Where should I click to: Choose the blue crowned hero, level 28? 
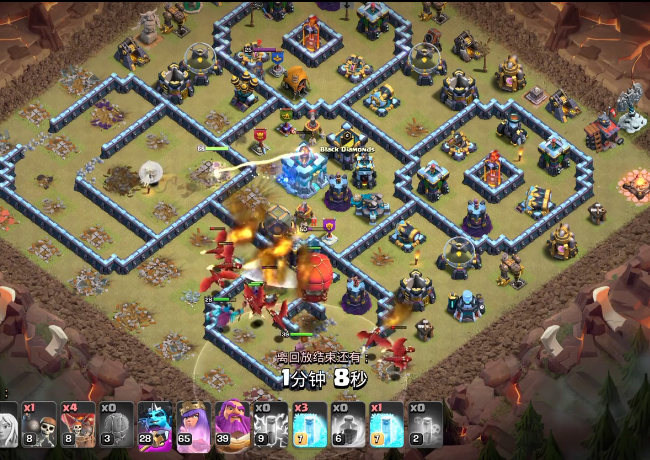[155, 423]
